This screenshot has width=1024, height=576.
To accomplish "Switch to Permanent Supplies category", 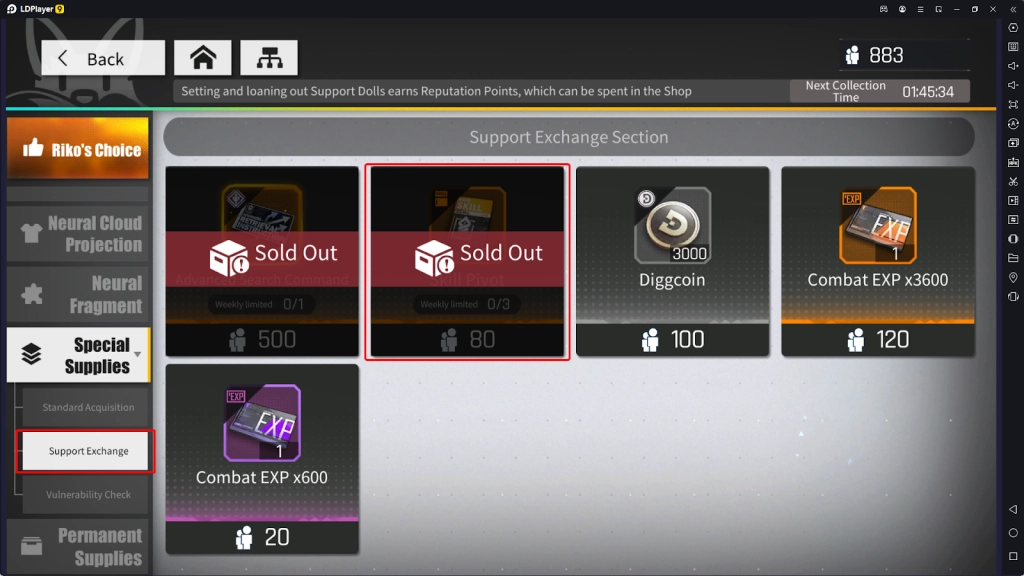I will click(78, 546).
